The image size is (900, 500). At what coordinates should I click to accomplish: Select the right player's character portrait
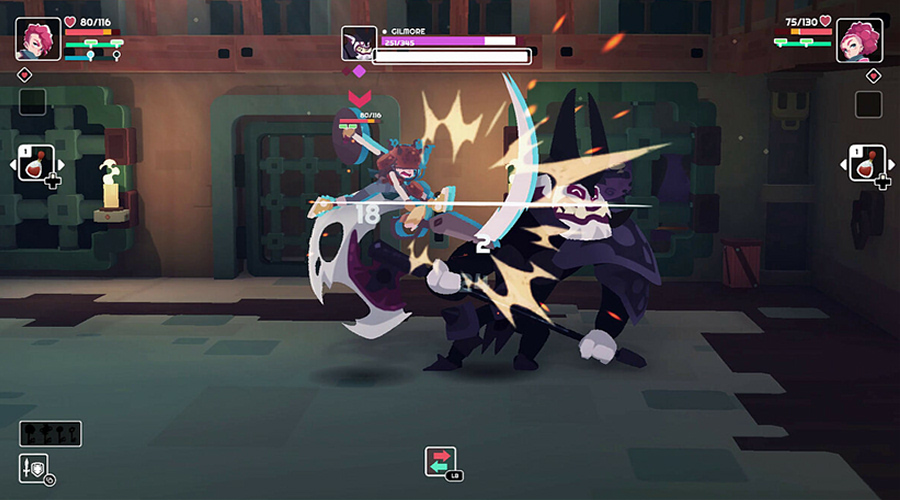point(859,40)
